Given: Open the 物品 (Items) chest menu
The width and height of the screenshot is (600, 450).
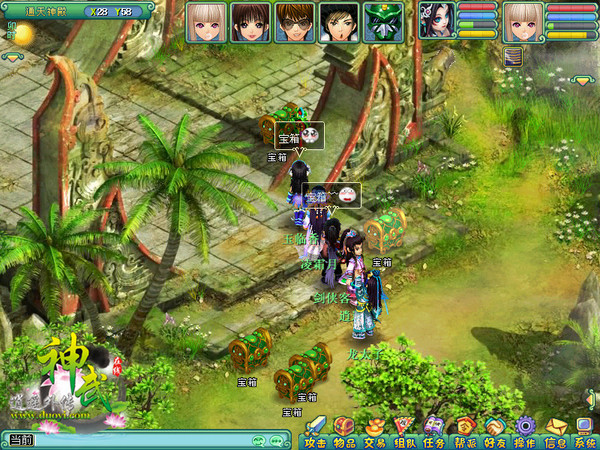Looking at the screenshot, I should point(345,431).
